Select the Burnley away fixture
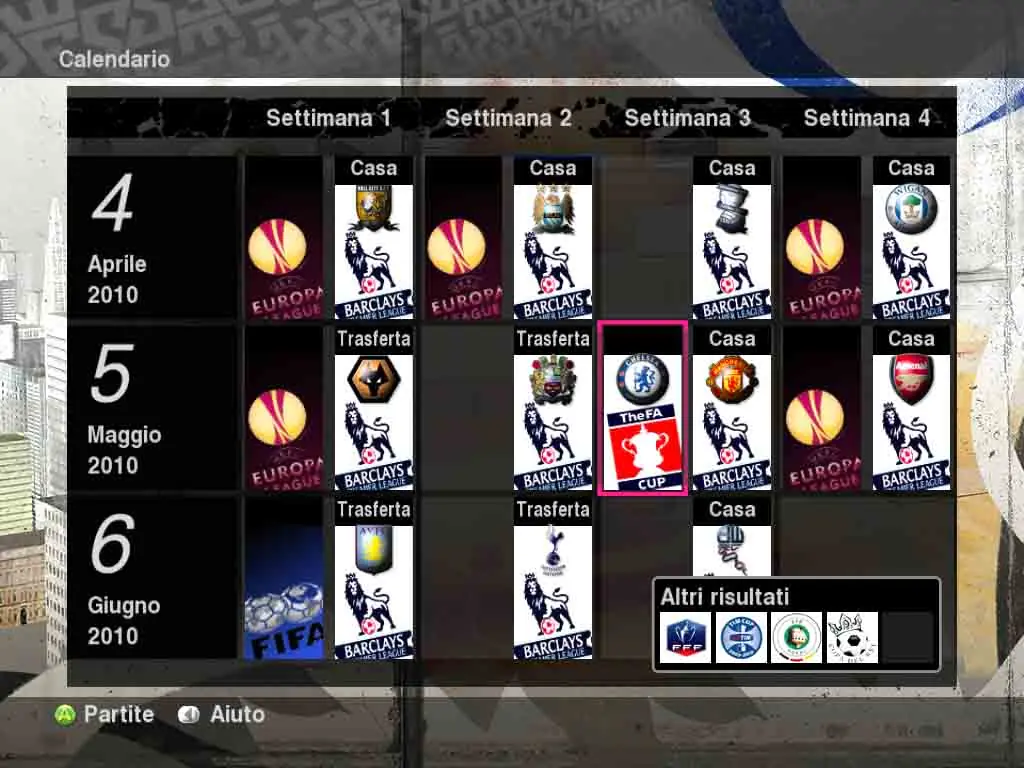This screenshot has width=1024, height=768. tap(552, 408)
